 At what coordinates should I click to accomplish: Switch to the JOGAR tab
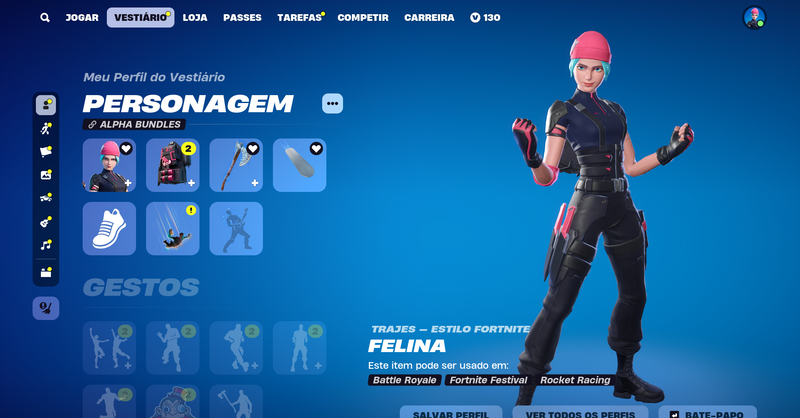click(82, 18)
